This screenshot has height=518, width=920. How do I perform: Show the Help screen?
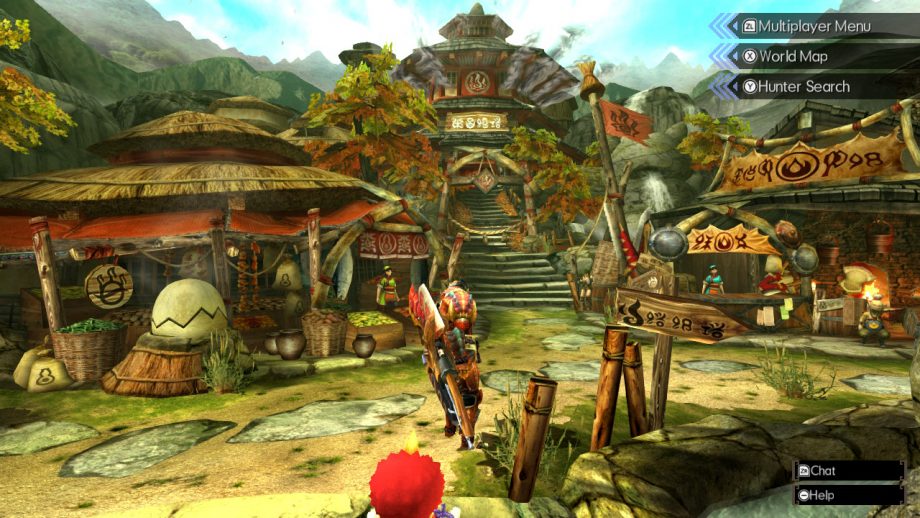821,495
